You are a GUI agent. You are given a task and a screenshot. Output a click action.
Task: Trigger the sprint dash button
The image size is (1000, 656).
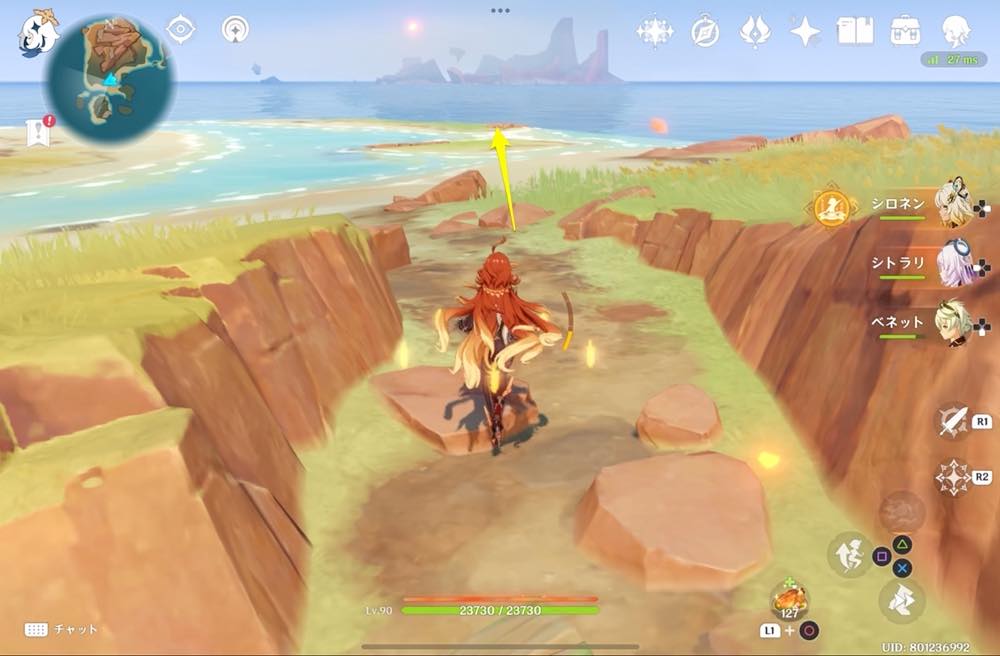pos(901,601)
